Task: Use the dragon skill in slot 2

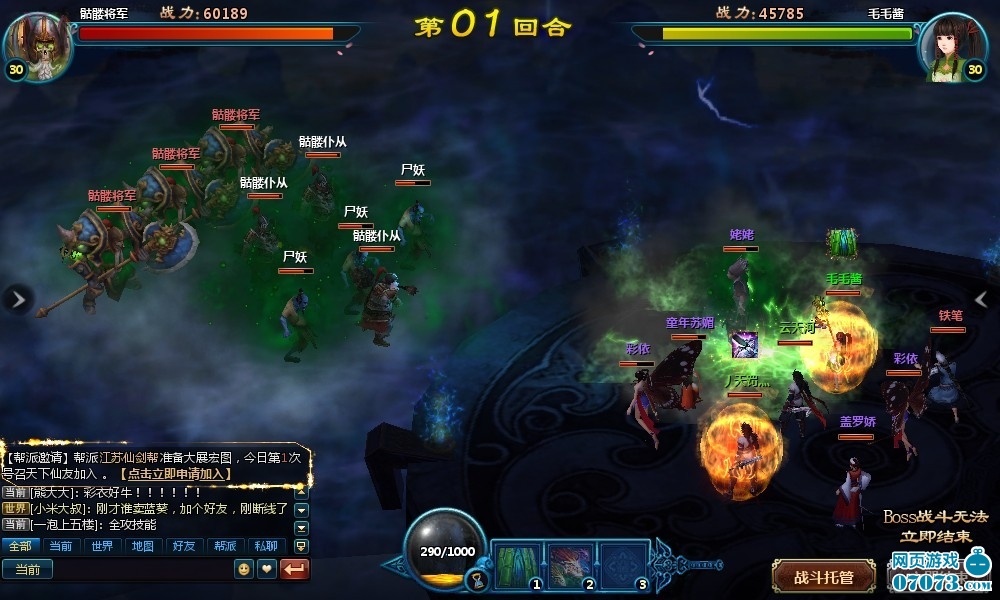Action: click(570, 566)
